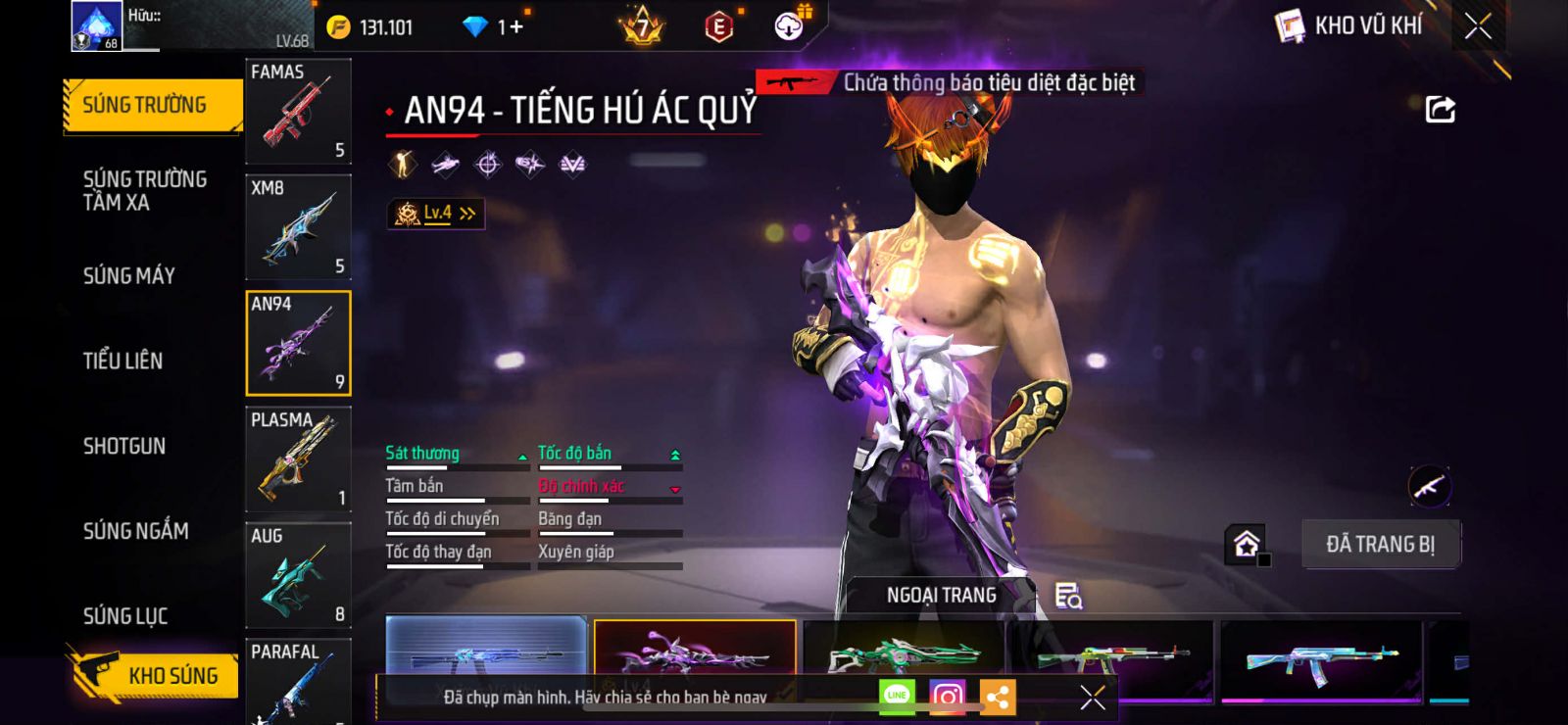Dismiss the screenshot share bar
Viewport: 1568px width, 725px height.
tap(1092, 698)
